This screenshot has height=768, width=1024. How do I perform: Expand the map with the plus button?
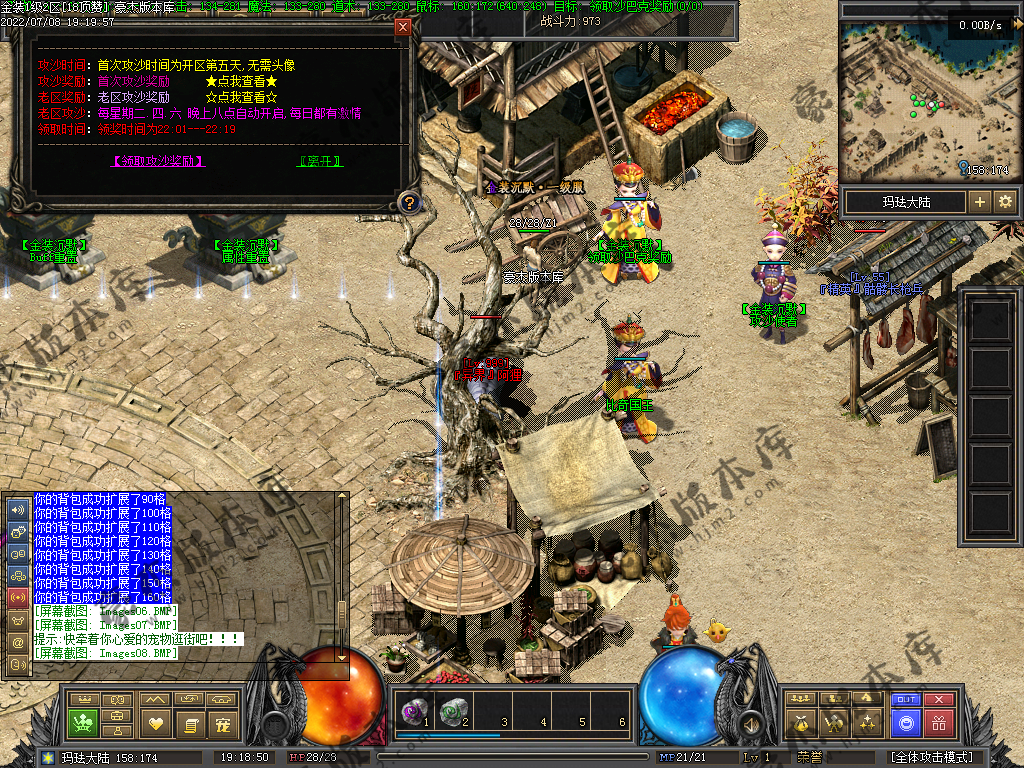[x=980, y=202]
